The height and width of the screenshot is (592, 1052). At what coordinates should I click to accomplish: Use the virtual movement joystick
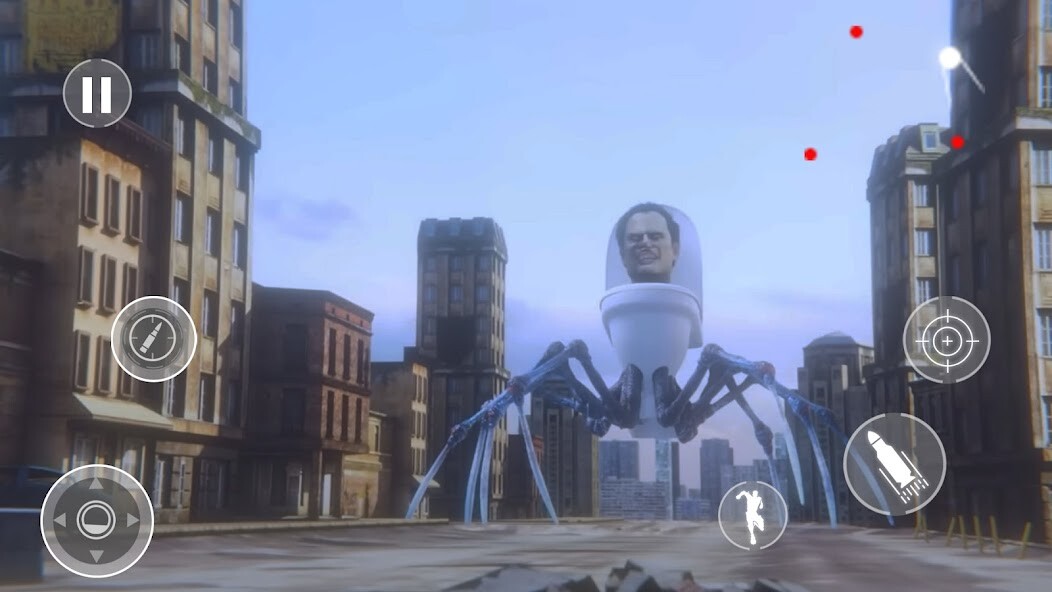tap(96, 520)
